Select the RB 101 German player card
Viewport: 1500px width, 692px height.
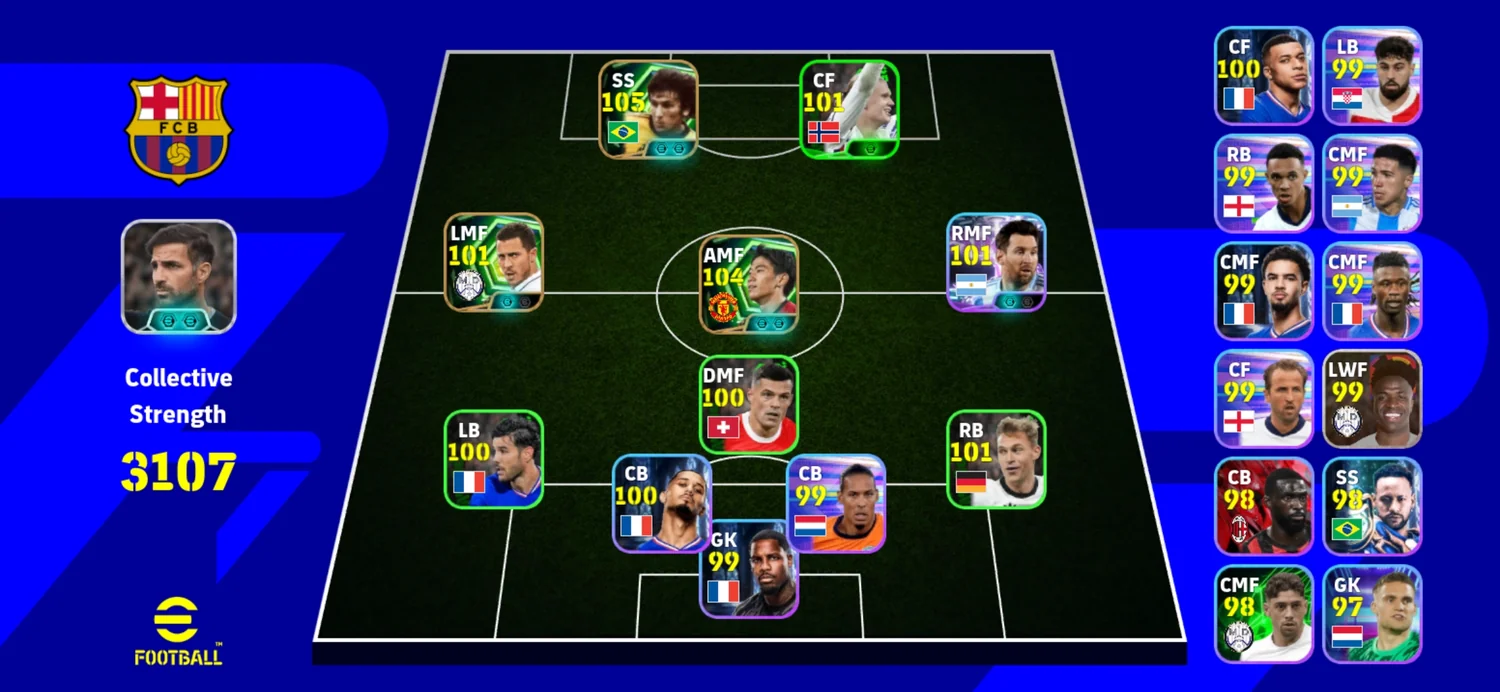[996, 459]
